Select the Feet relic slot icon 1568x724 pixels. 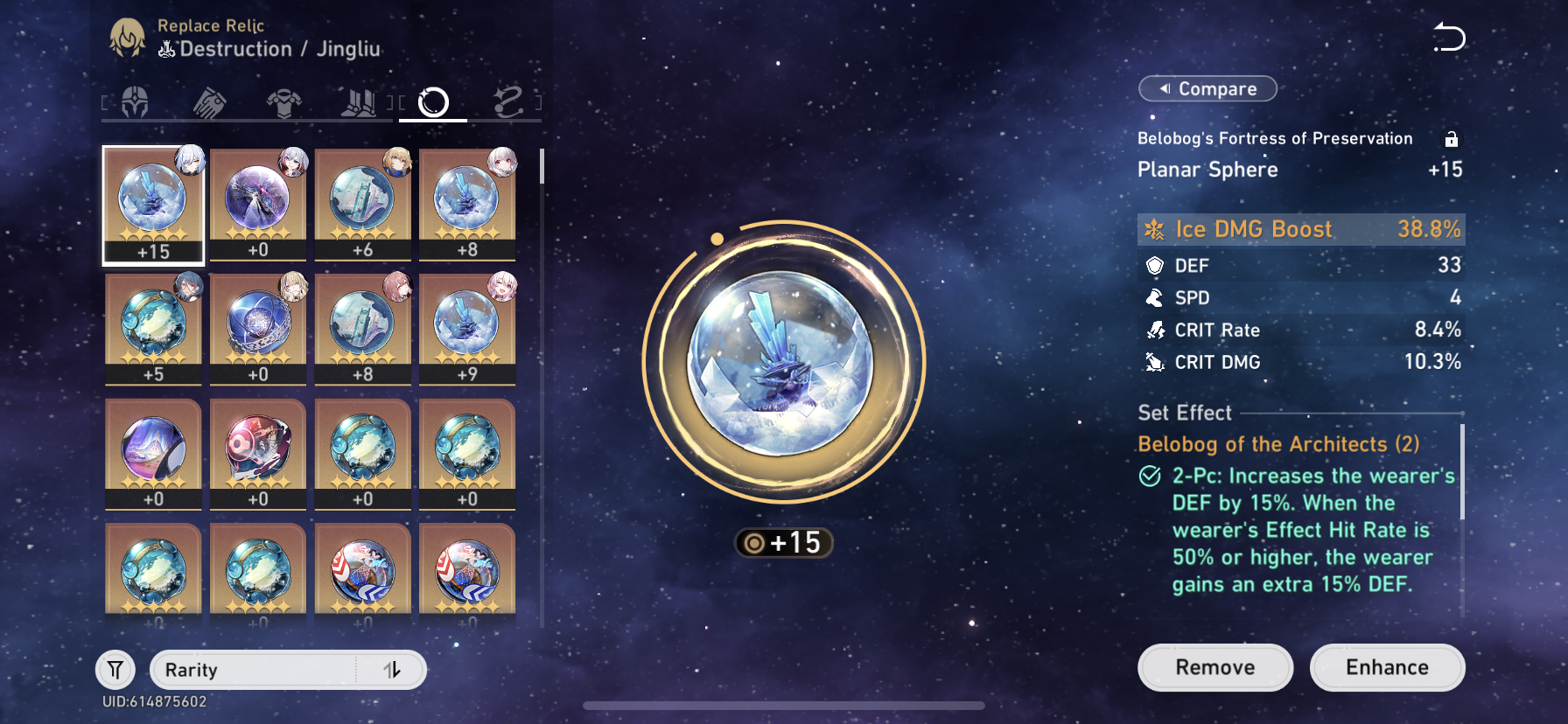359,101
